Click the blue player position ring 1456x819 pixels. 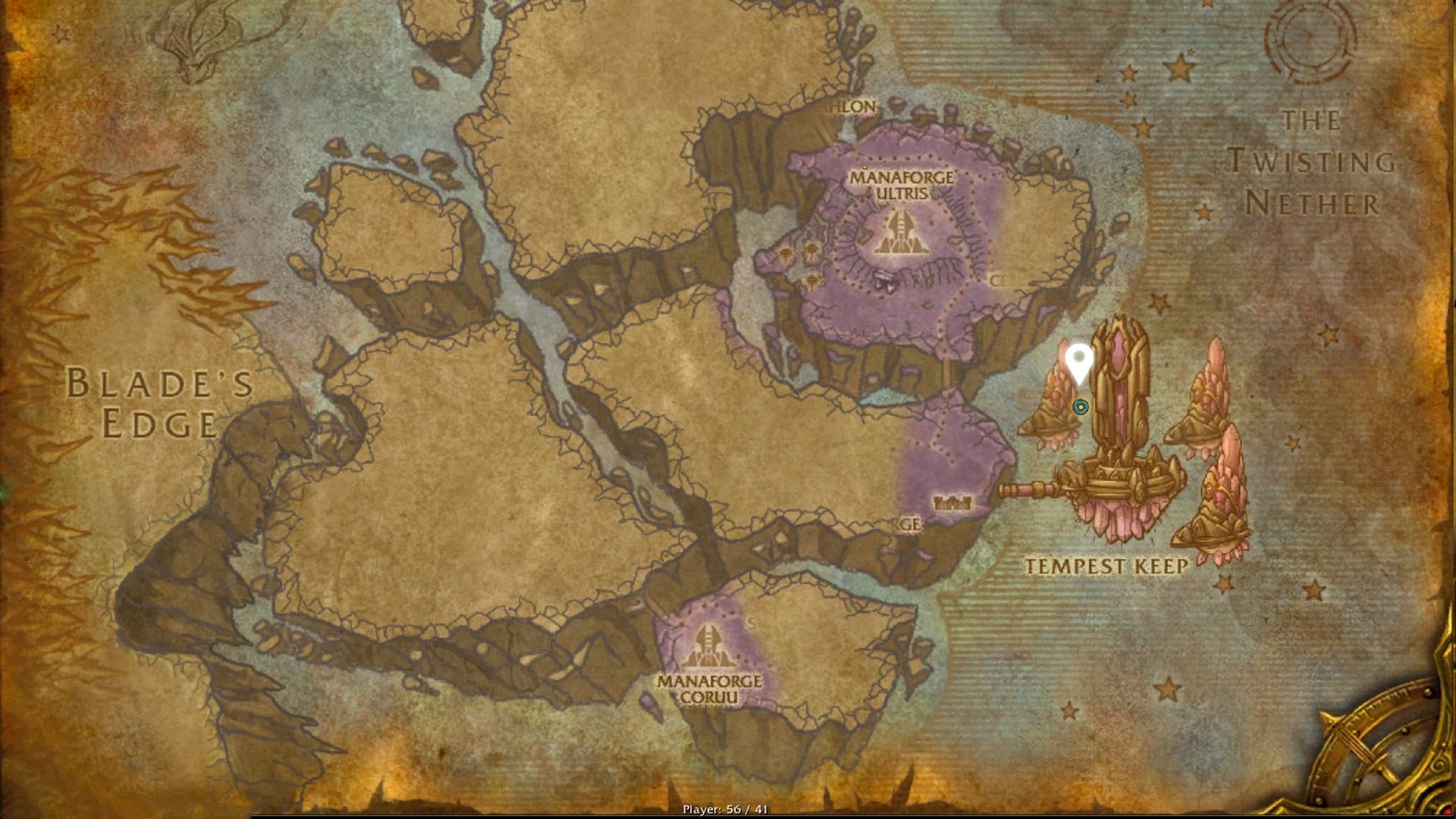1081,407
